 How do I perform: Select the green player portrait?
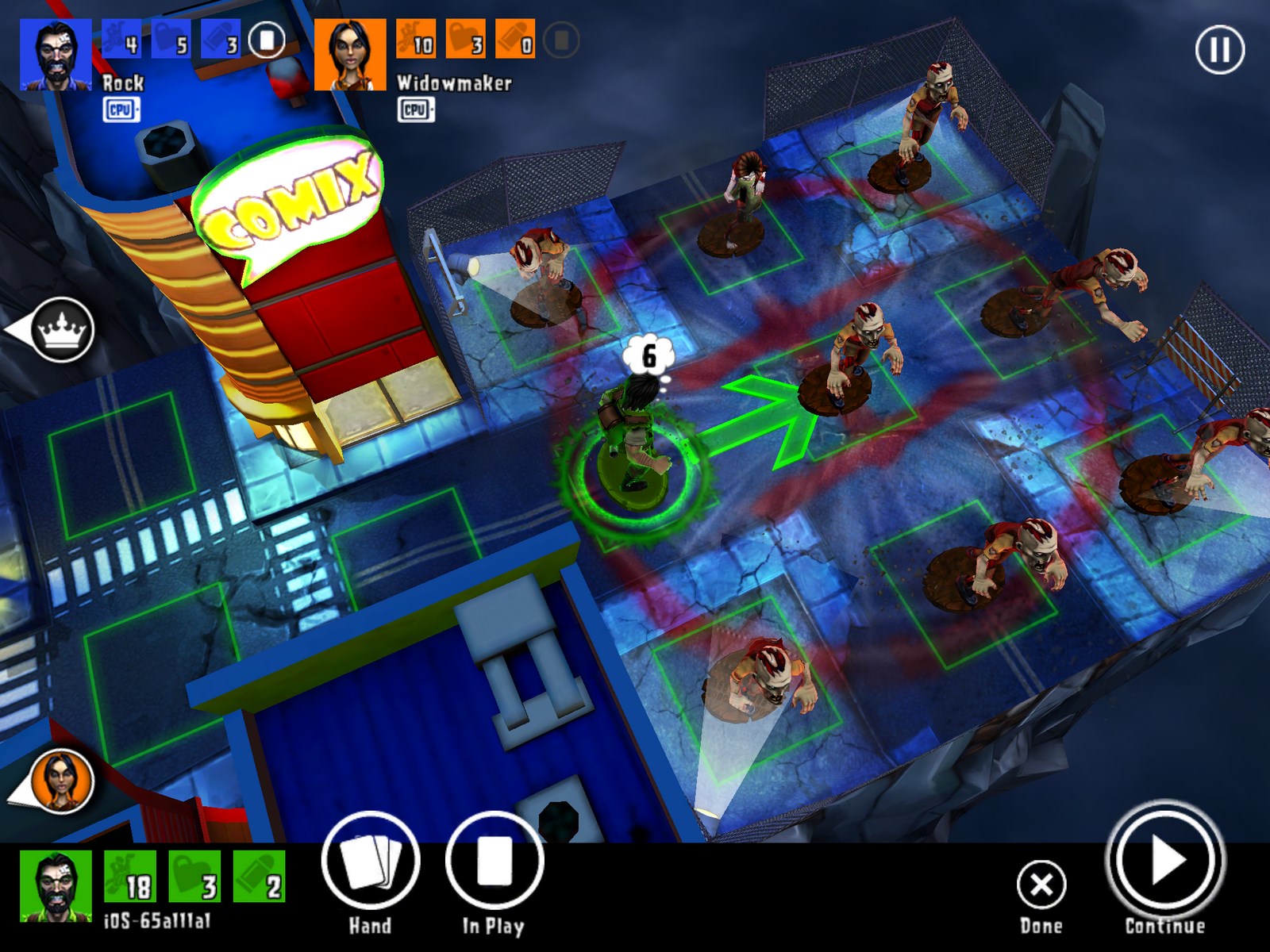(55, 887)
